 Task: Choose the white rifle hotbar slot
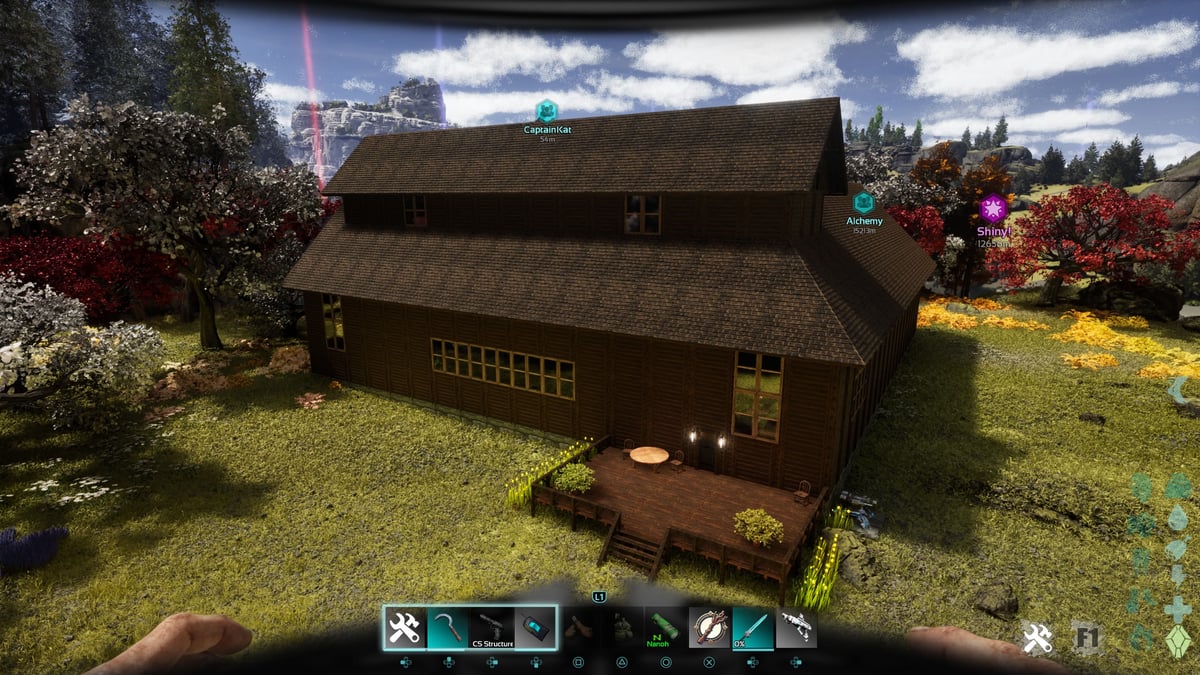pyautogui.click(x=796, y=628)
